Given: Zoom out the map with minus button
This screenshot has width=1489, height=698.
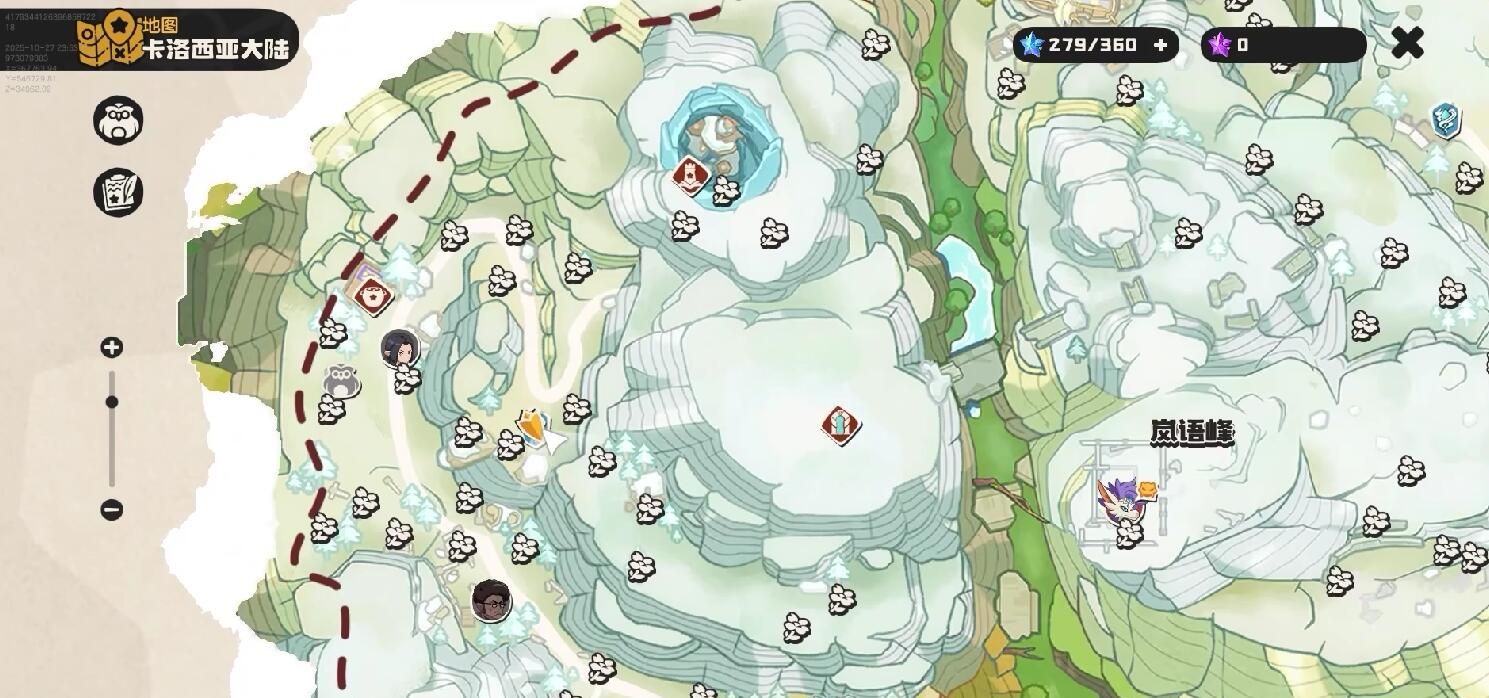Looking at the screenshot, I should coord(112,510).
